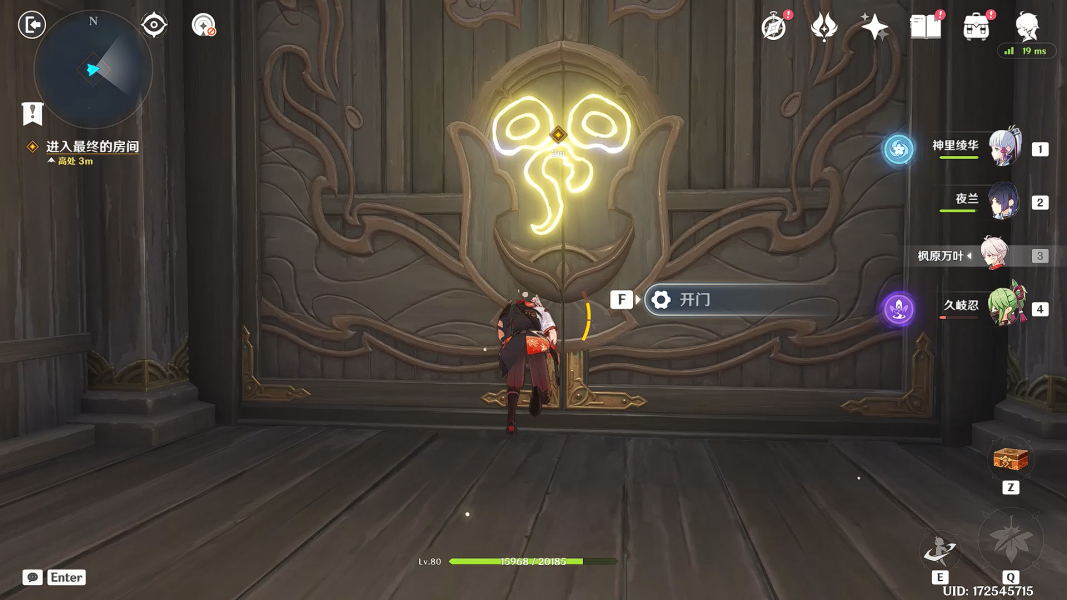Open the Paimon menu character icon
This screenshot has width=1067, height=600.
click(x=1028, y=26)
